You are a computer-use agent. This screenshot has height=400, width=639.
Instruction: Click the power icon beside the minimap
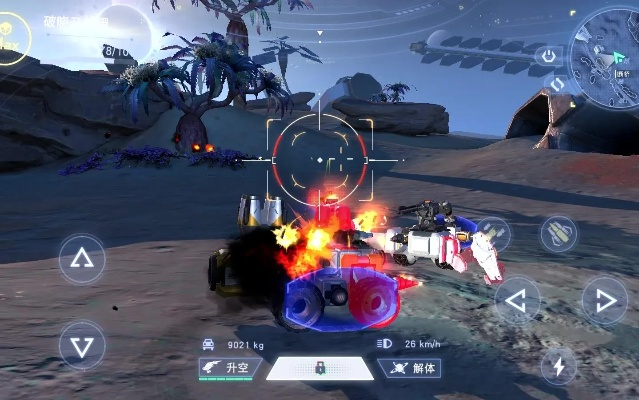tap(548, 56)
